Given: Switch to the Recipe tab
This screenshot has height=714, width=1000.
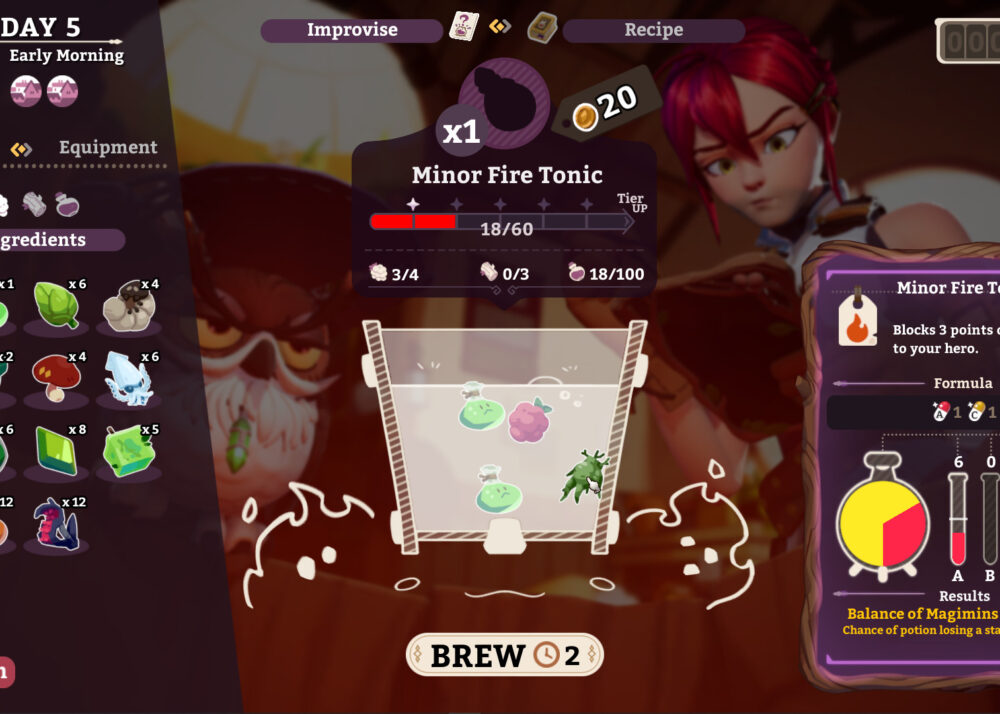Looking at the screenshot, I should pyautogui.click(x=653, y=30).
